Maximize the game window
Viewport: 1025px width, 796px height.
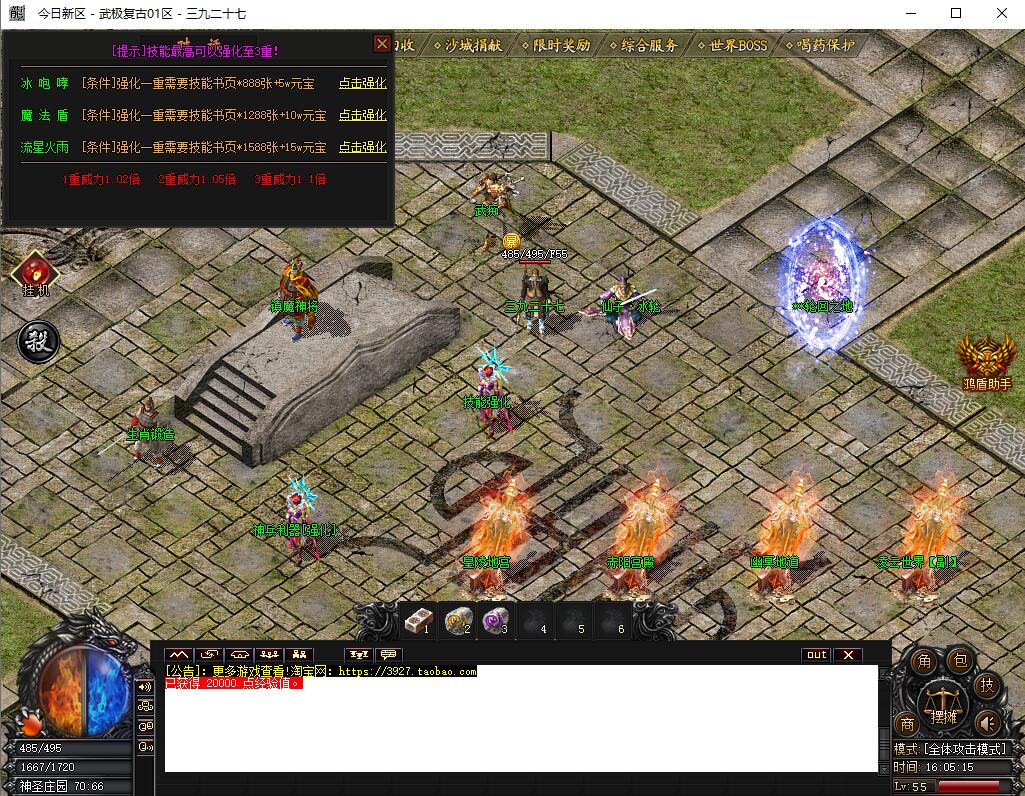point(956,14)
